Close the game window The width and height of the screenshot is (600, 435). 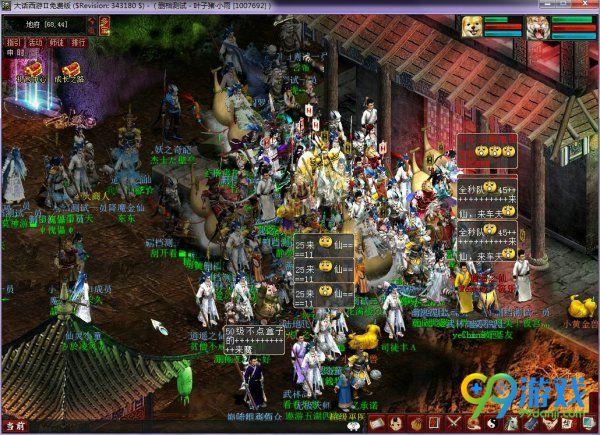point(586,5)
